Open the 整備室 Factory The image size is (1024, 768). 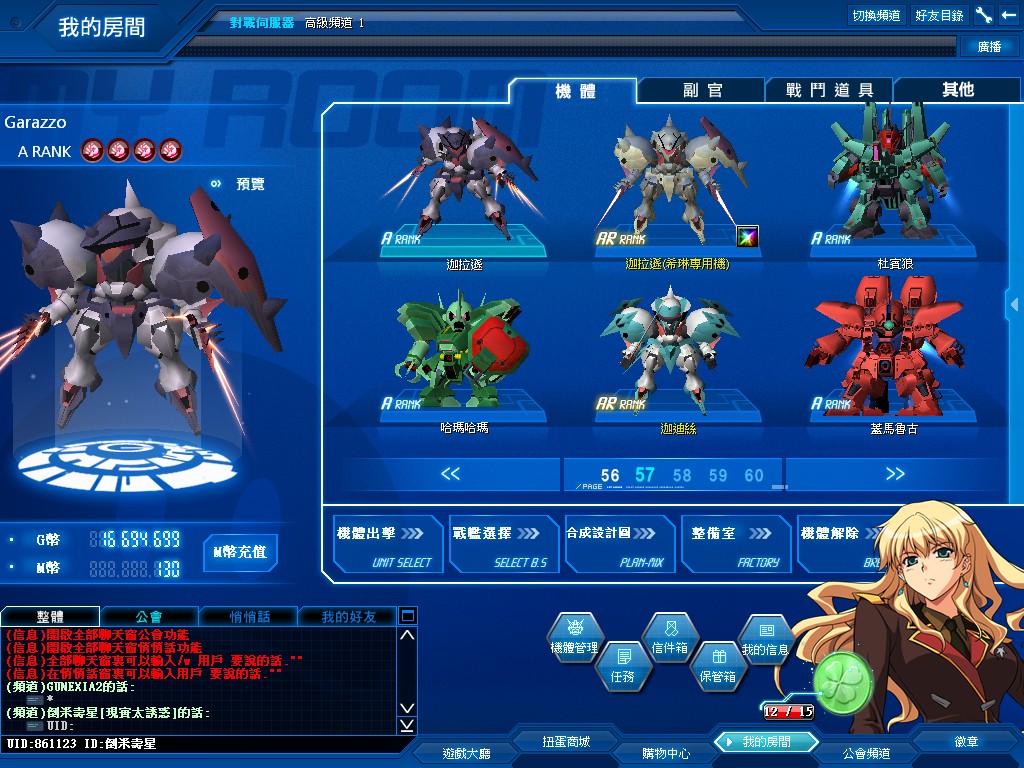pyautogui.click(x=735, y=545)
